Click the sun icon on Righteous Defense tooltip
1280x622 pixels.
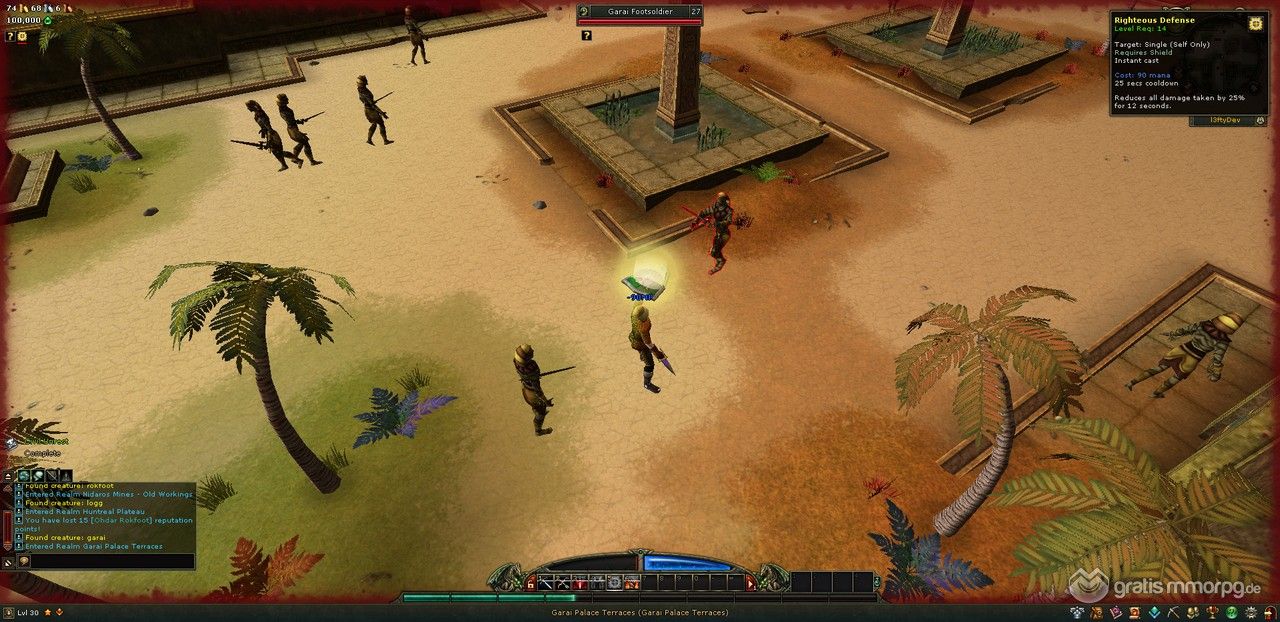1255,22
